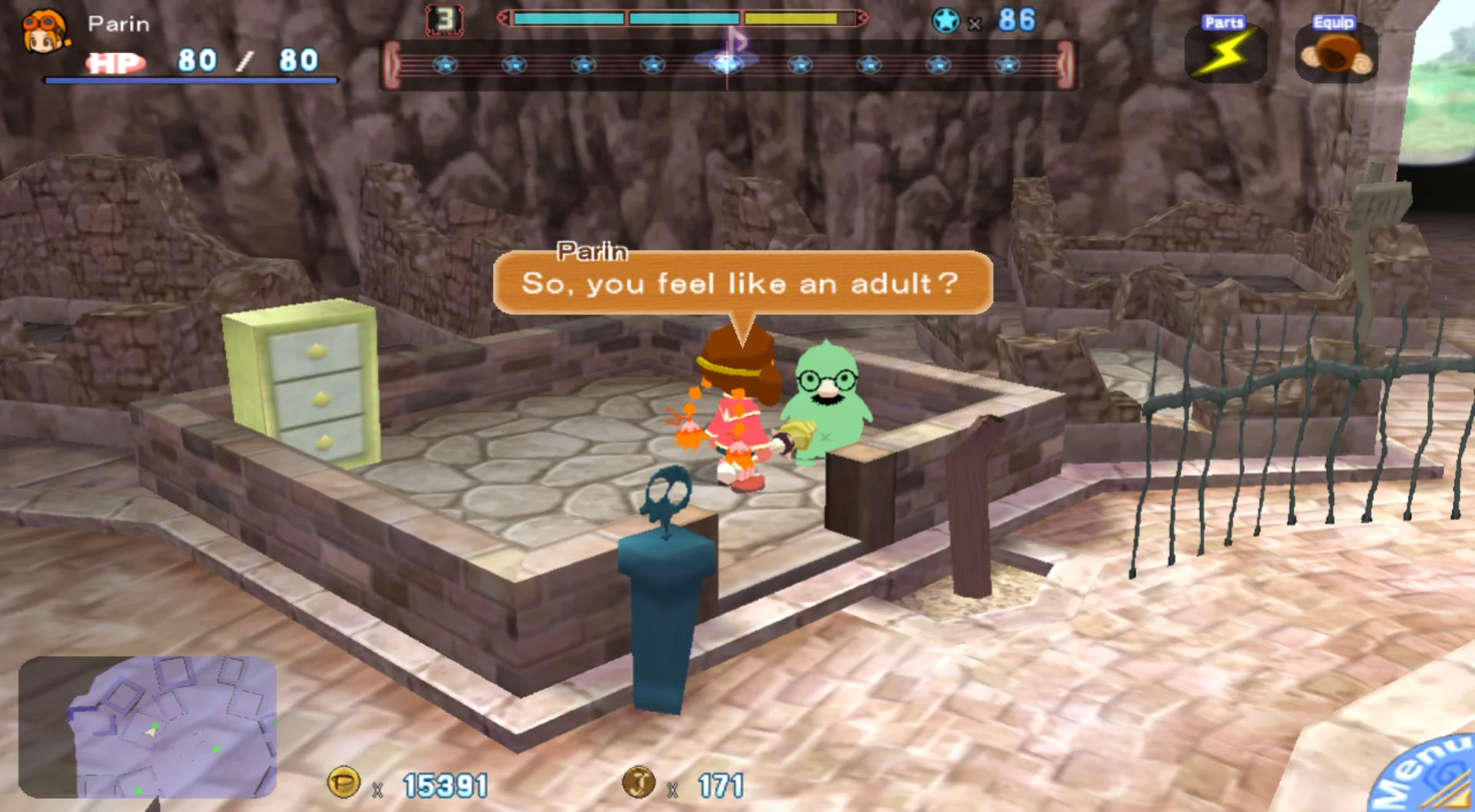Viewport: 1475px width, 812px height.
Task: Click the minimap of the area
Action: [147, 727]
